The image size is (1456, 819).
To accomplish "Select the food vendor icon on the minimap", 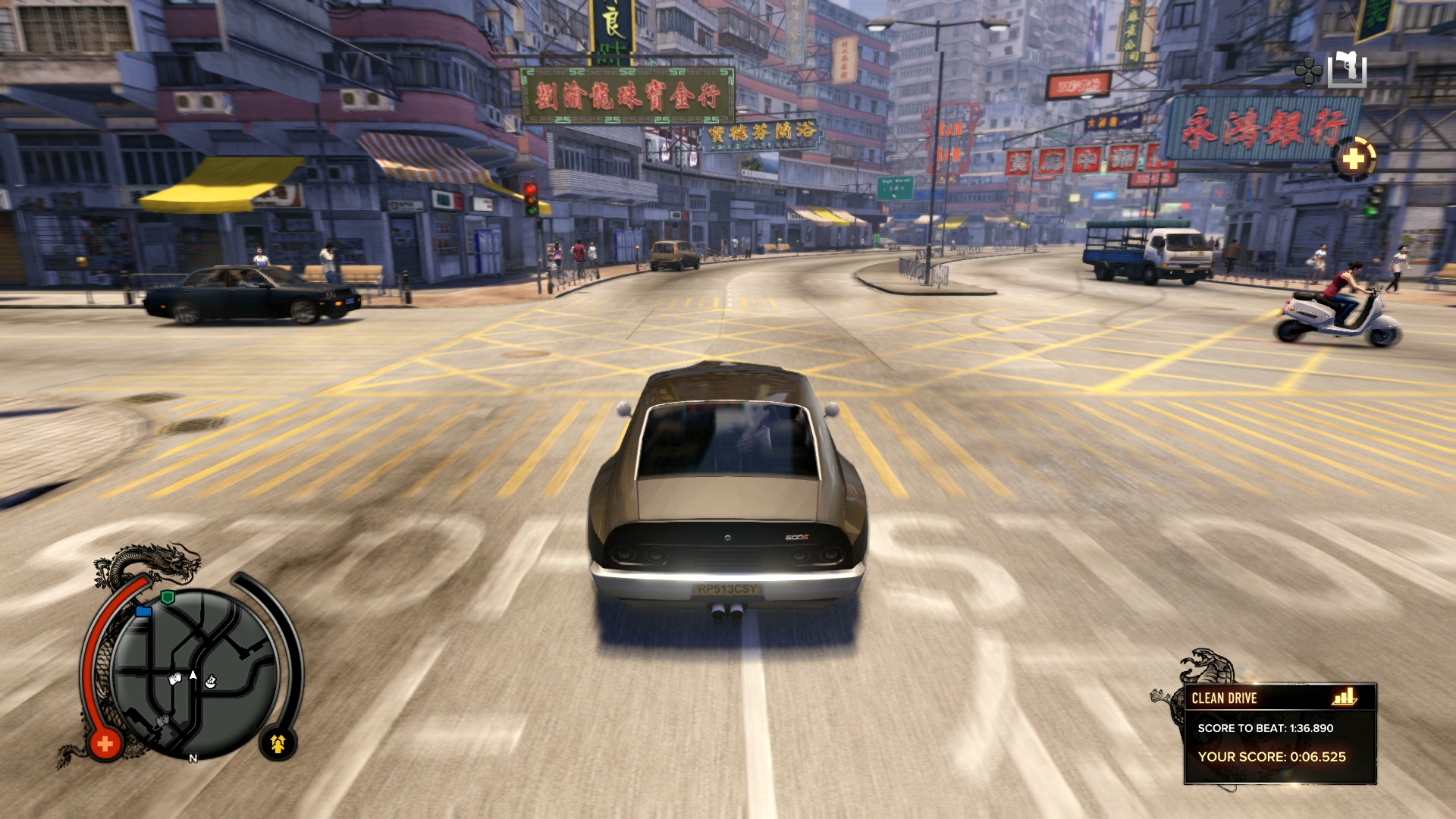I will click(210, 682).
